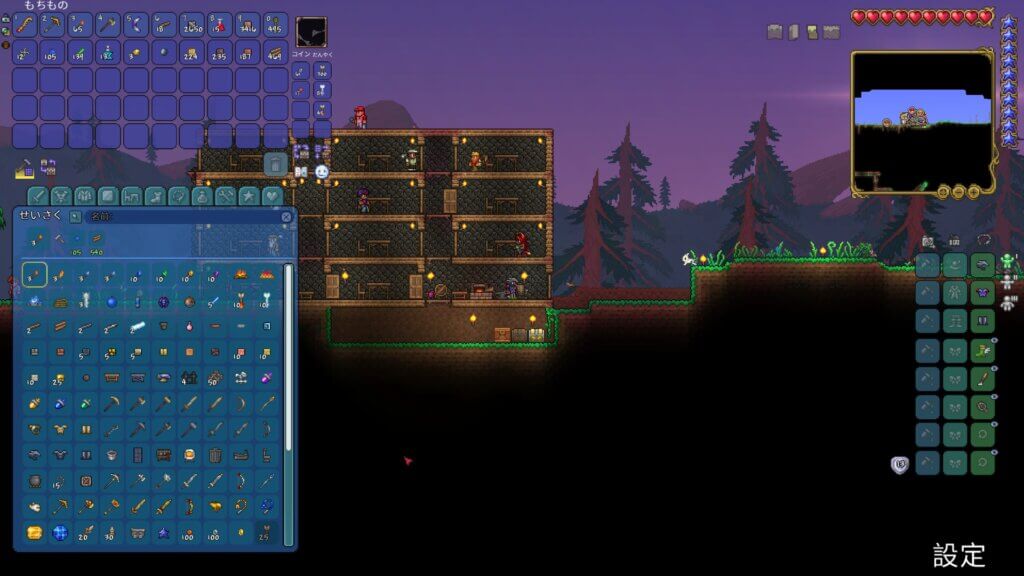The height and width of the screenshot is (576, 1024).
Task: Click the crafting name search field
Action: 180,216
